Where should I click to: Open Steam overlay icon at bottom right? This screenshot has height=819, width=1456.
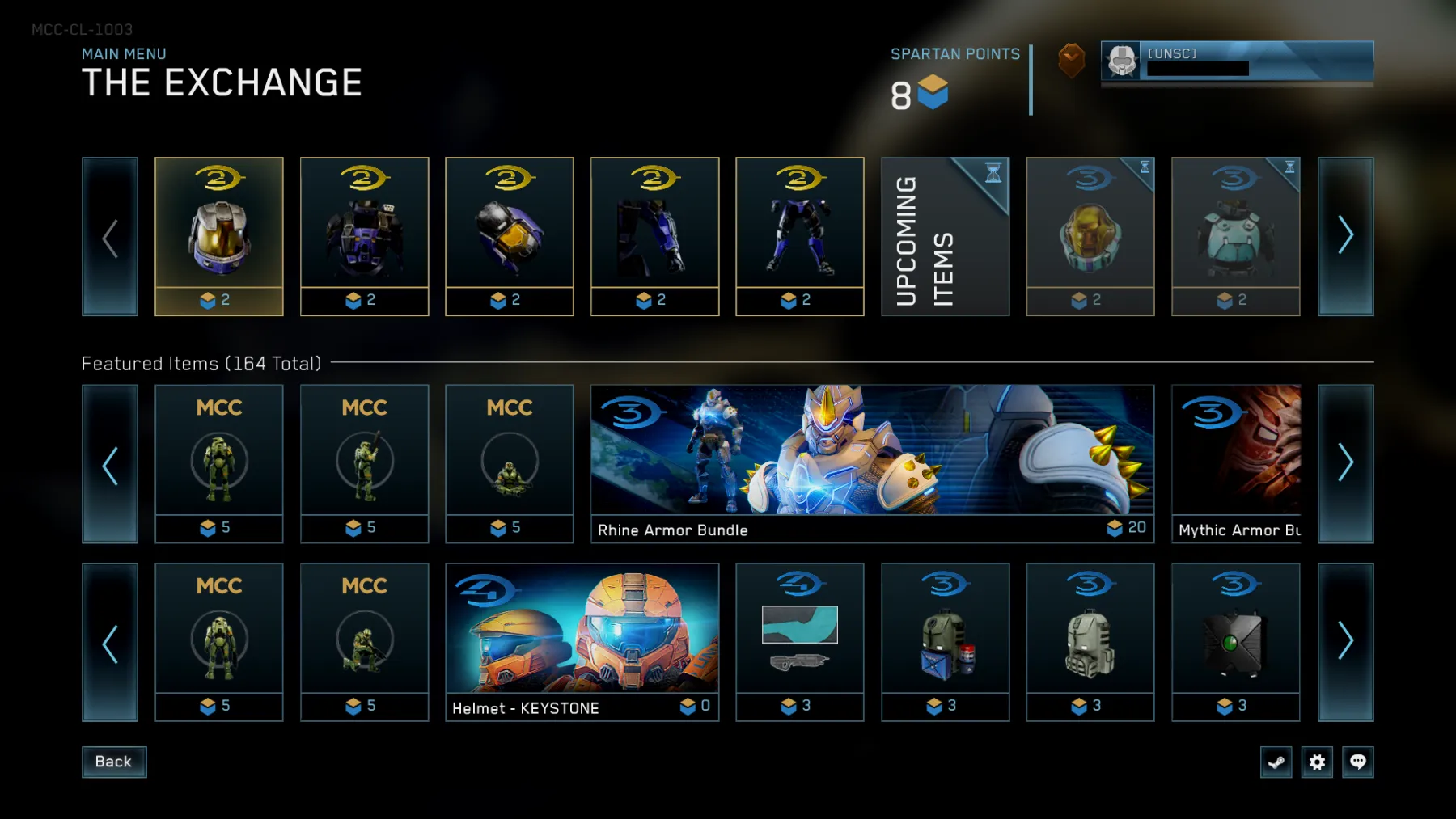[1277, 762]
